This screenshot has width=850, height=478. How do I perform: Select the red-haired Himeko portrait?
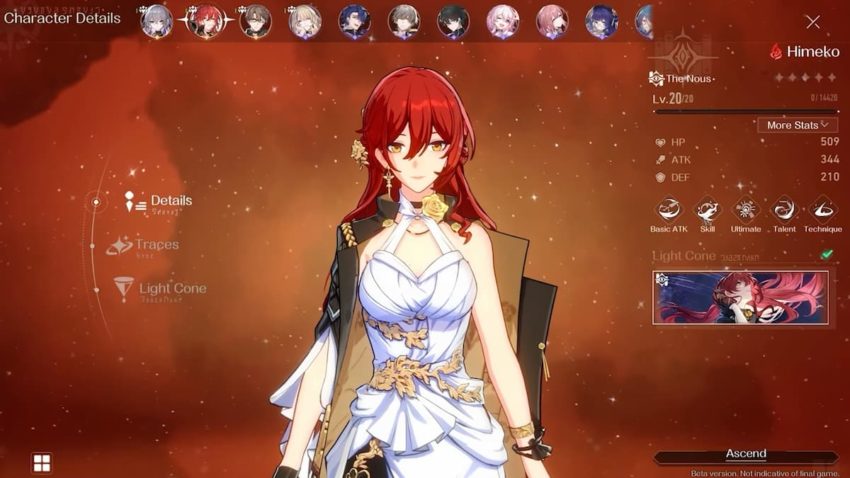(x=206, y=21)
